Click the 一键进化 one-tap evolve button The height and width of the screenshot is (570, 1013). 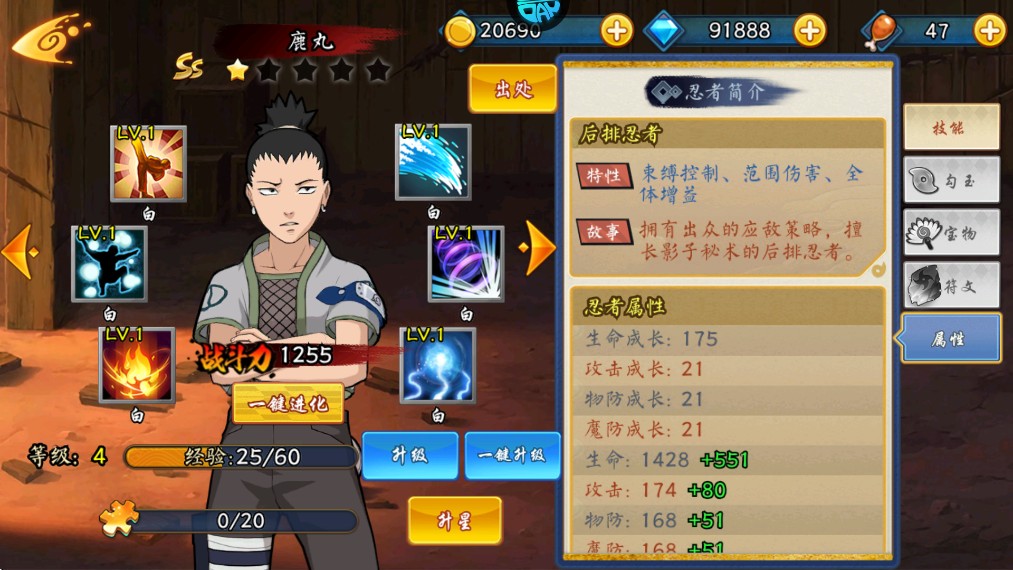[288, 403]
